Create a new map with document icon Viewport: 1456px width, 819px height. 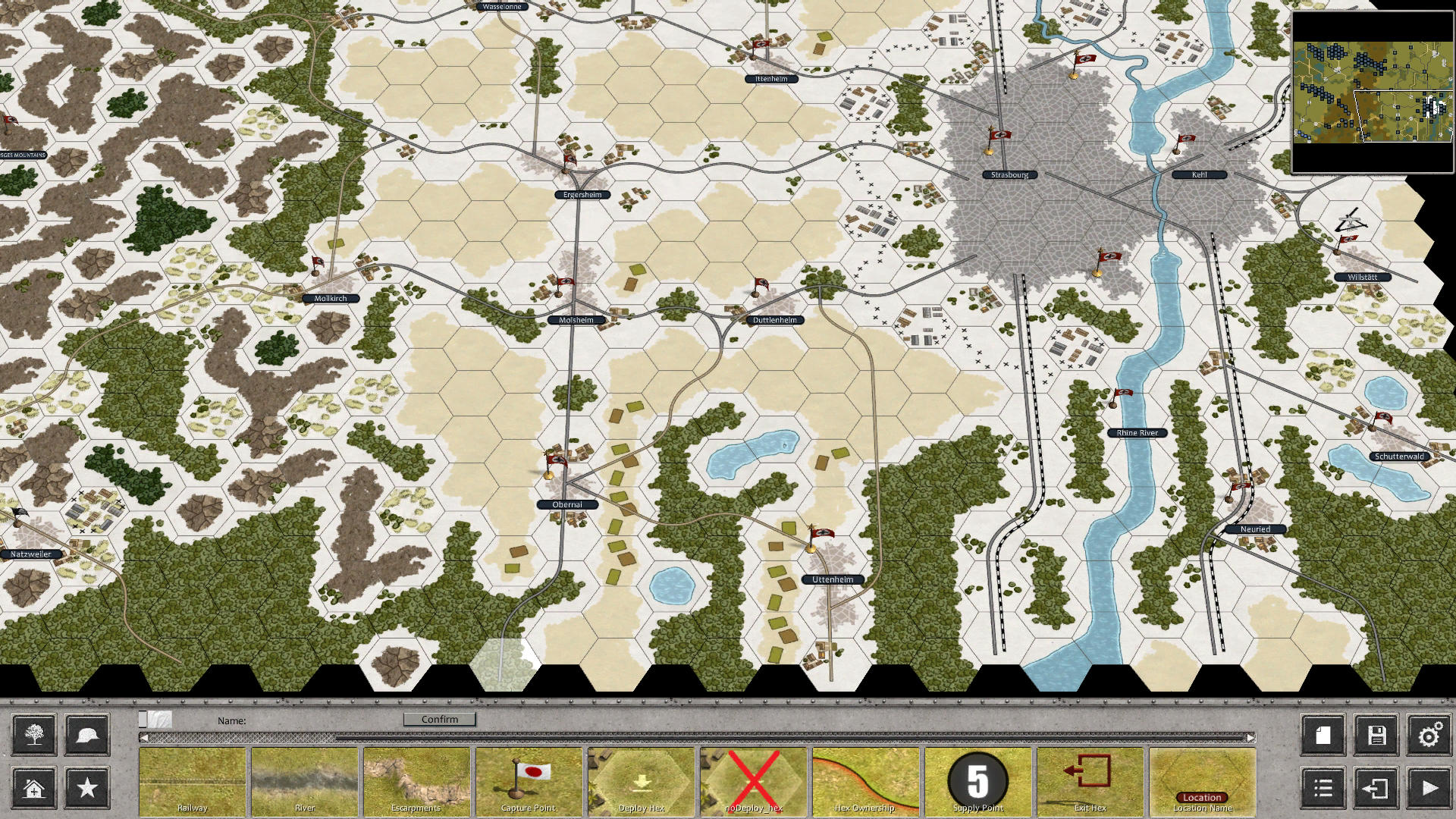[1321, 736]
